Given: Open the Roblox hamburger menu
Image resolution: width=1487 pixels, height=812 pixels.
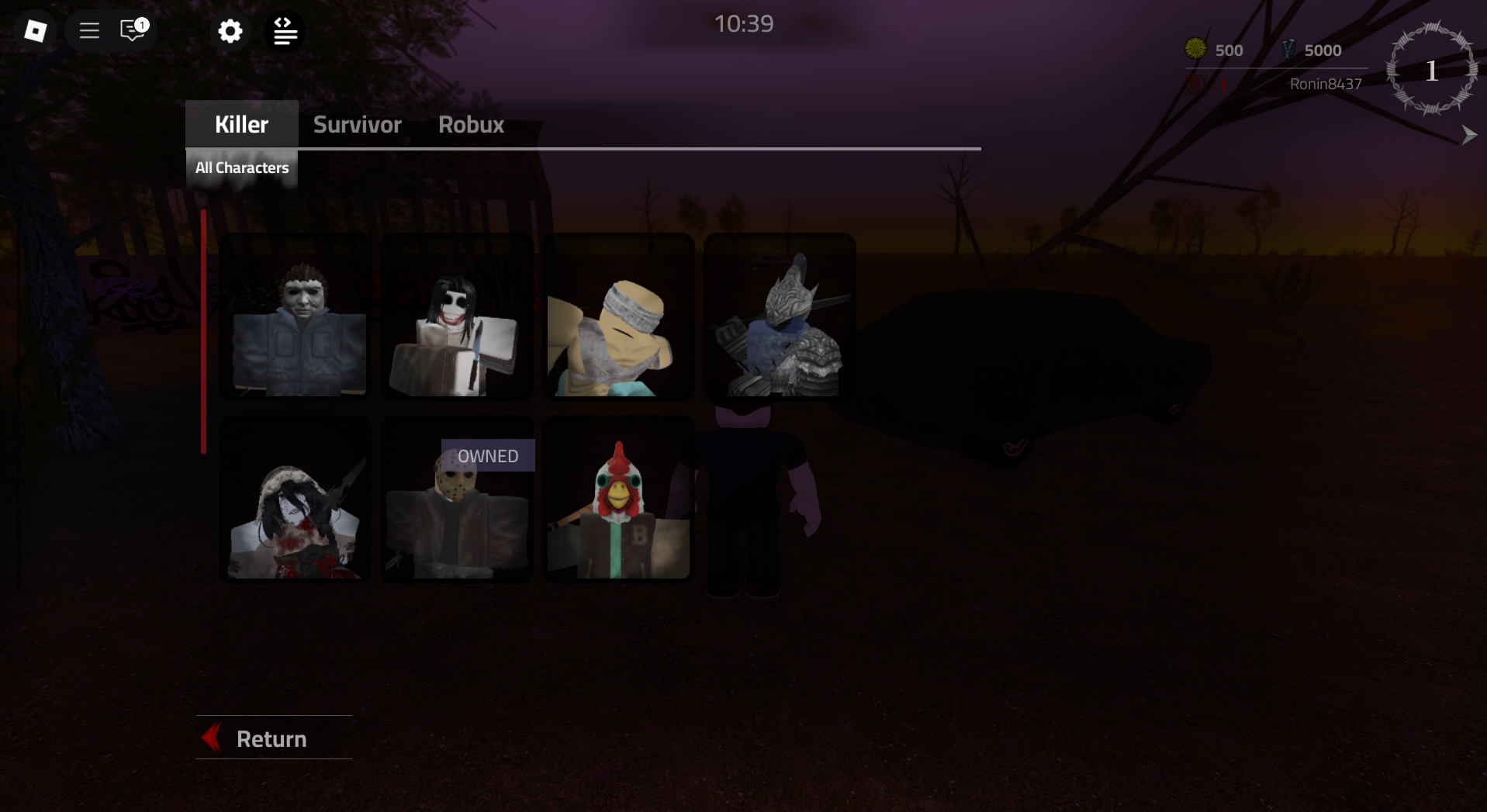Looking at the screenshot, I should (x=88, y=30).
